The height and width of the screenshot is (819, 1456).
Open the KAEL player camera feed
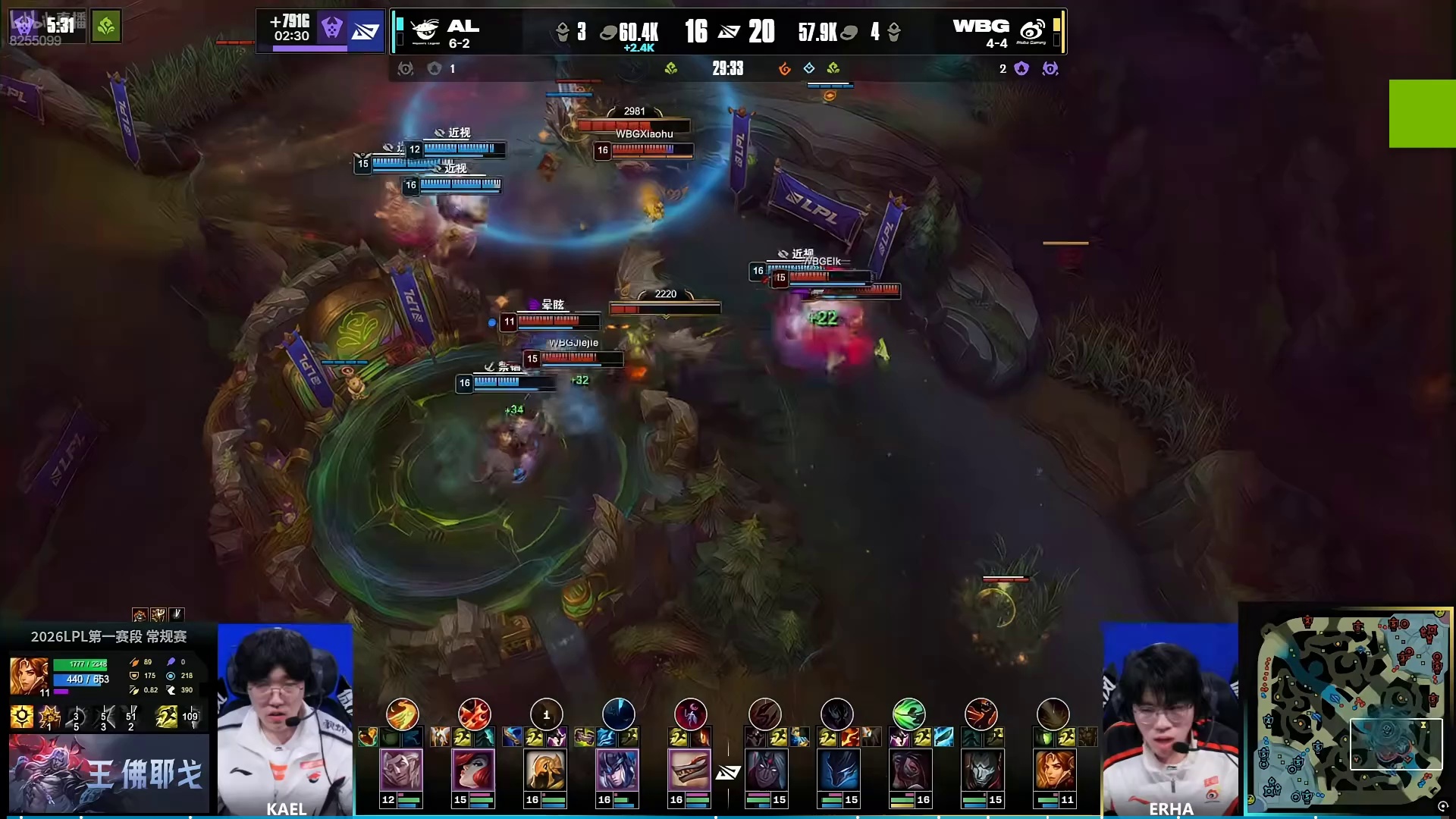[285, 719]
